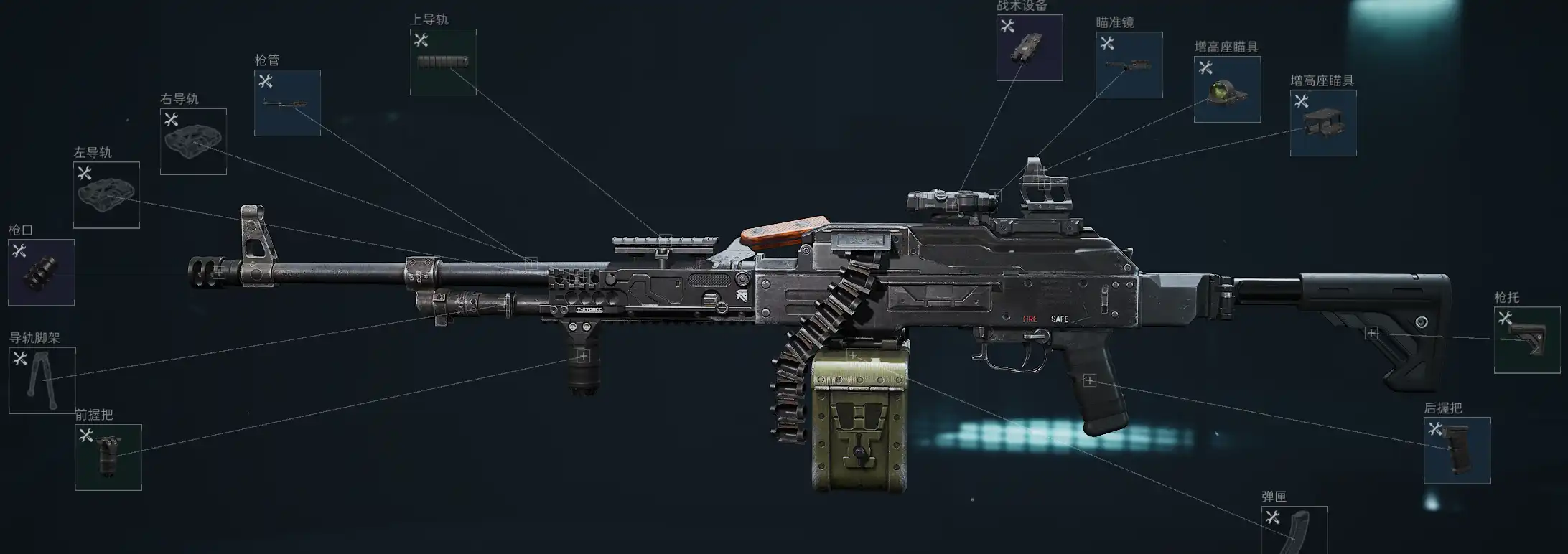
Task: Open the 后握把 rear grip slot
Action: pyautogui.click(x=1457, y=451)
